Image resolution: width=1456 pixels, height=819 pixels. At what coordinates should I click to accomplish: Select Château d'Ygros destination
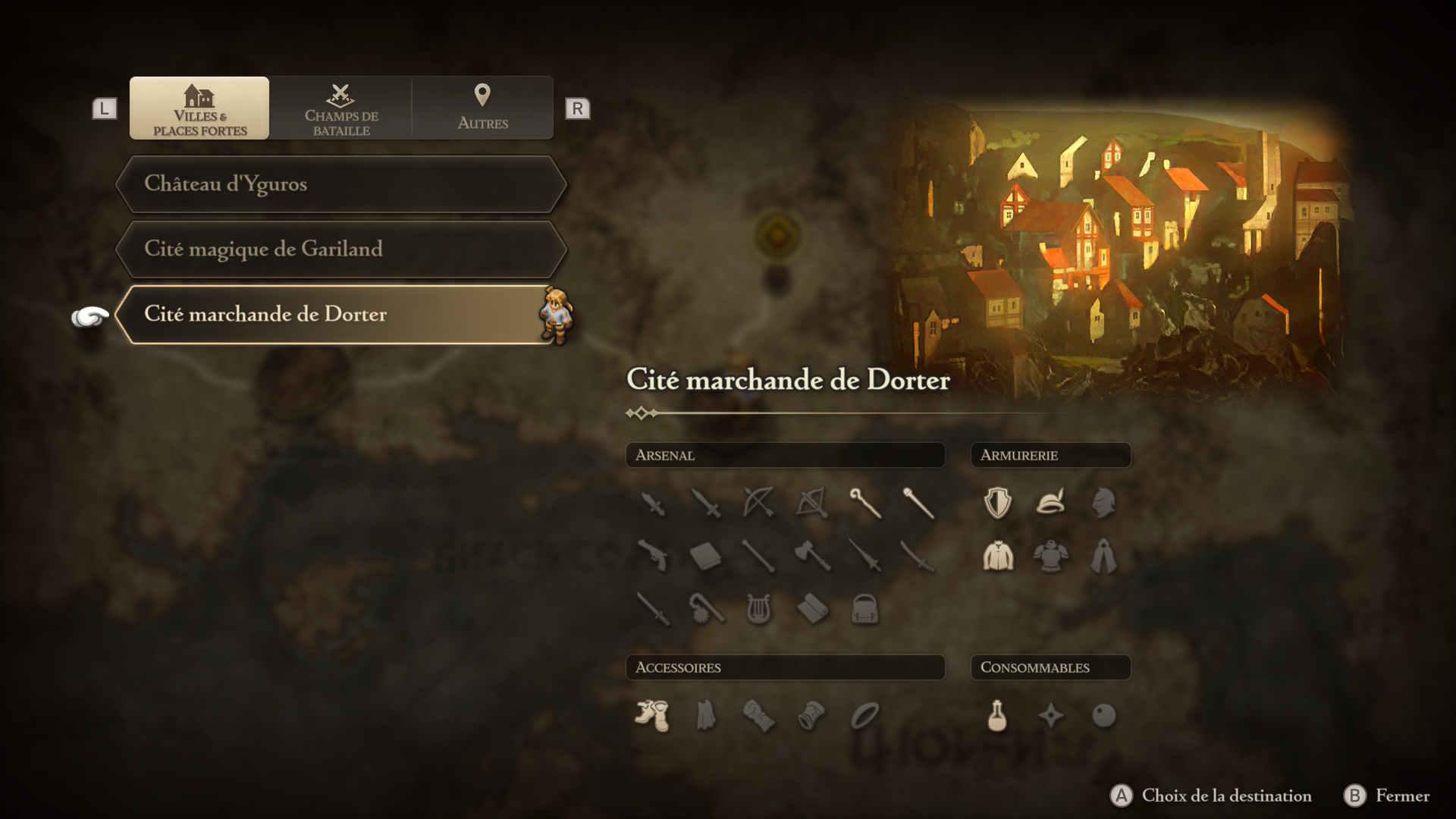coord(341,184)
